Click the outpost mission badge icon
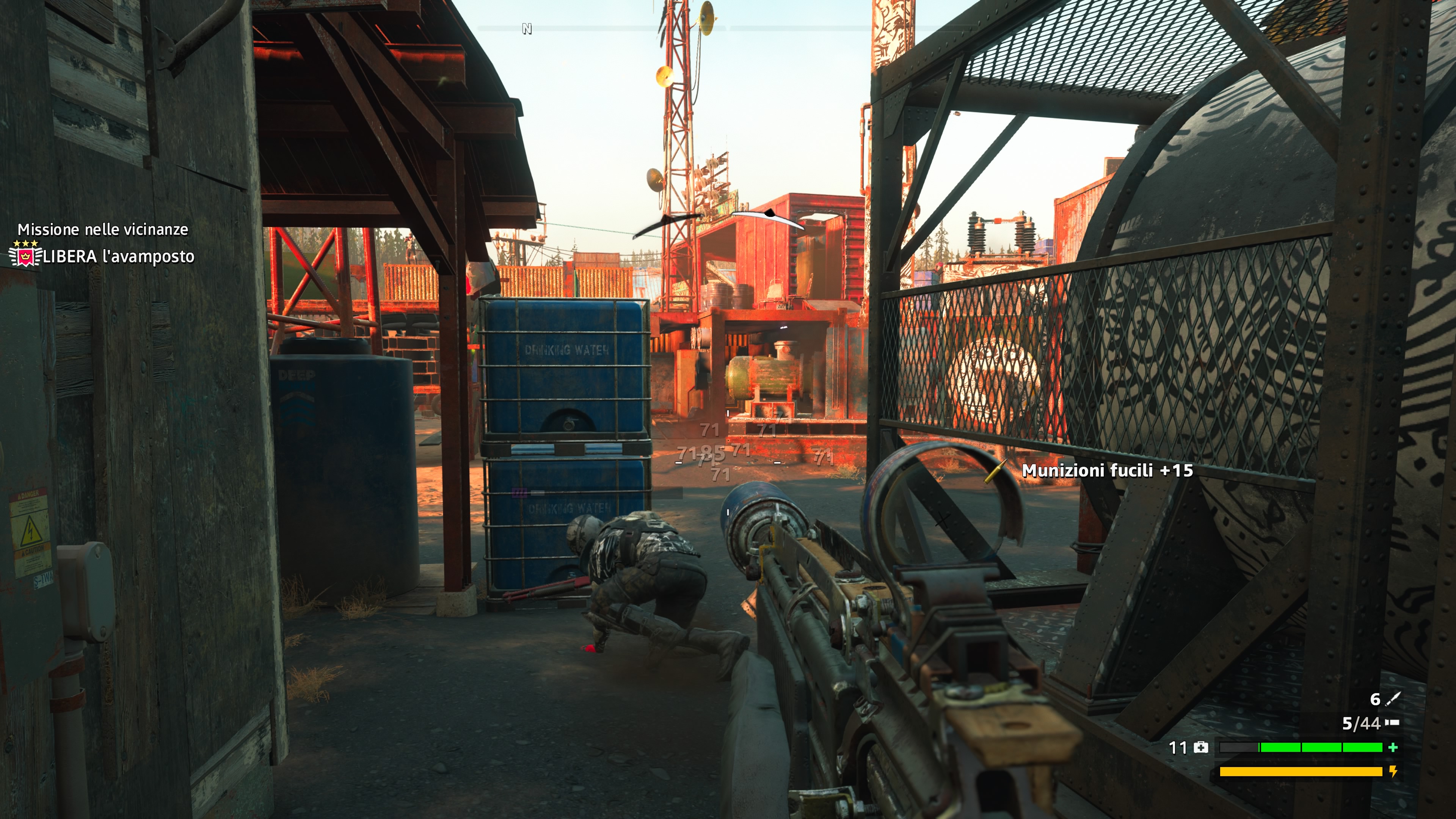1456x819 pixels. (x=25, y=256)
